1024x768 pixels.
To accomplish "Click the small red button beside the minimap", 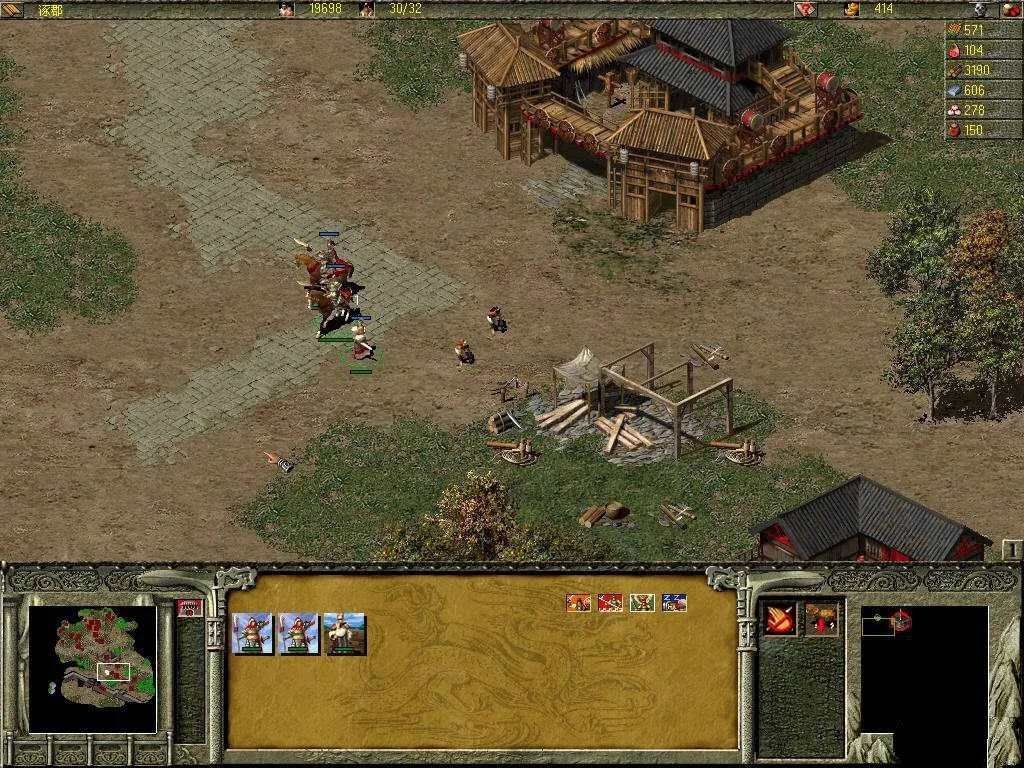I will [189, 607].
